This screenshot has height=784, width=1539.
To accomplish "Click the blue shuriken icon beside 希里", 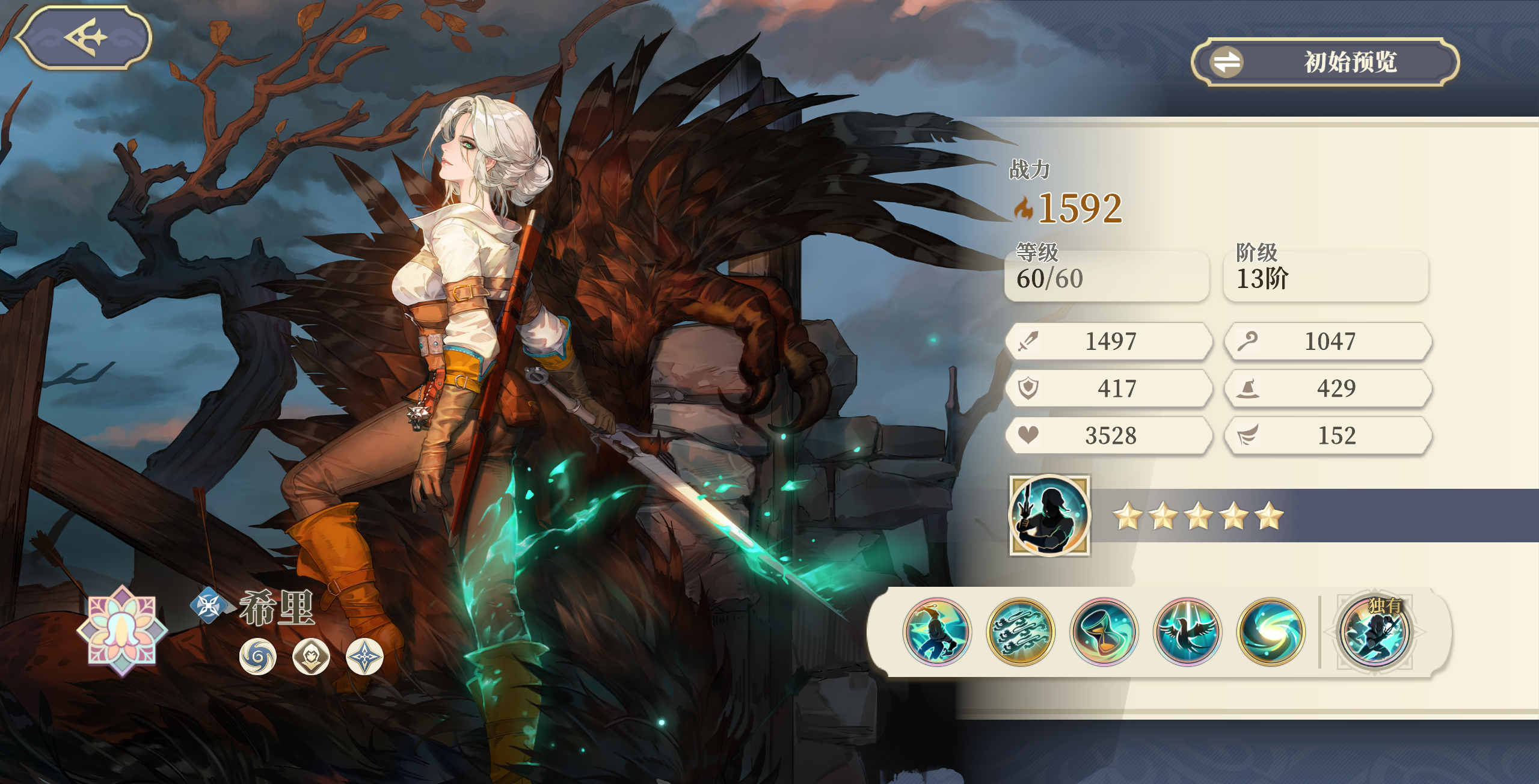I will point(209,605).
